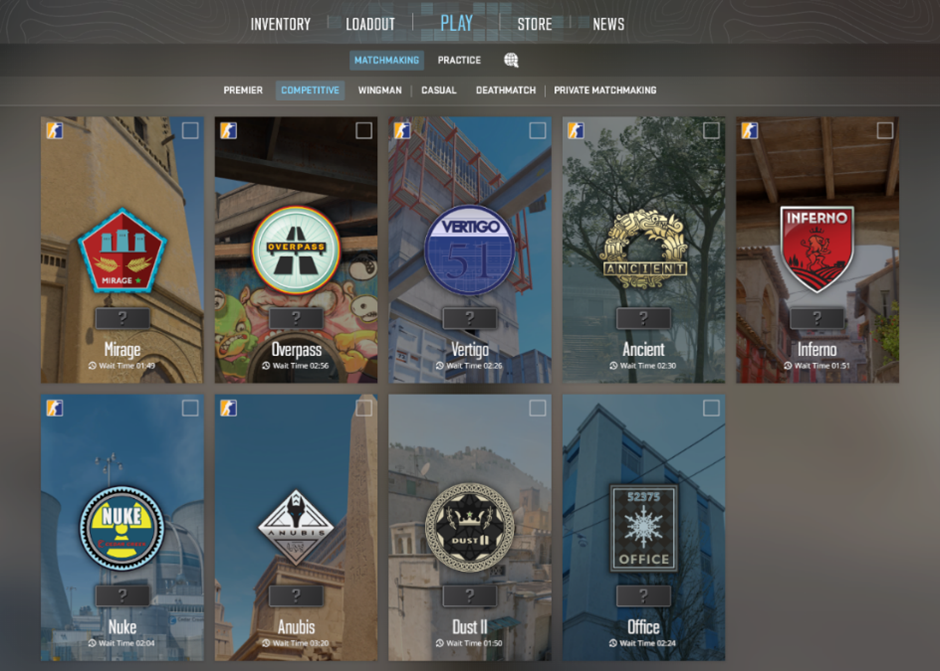Click the globe search icon
This screenshot has height=671, width=940.
click(511, 60)
